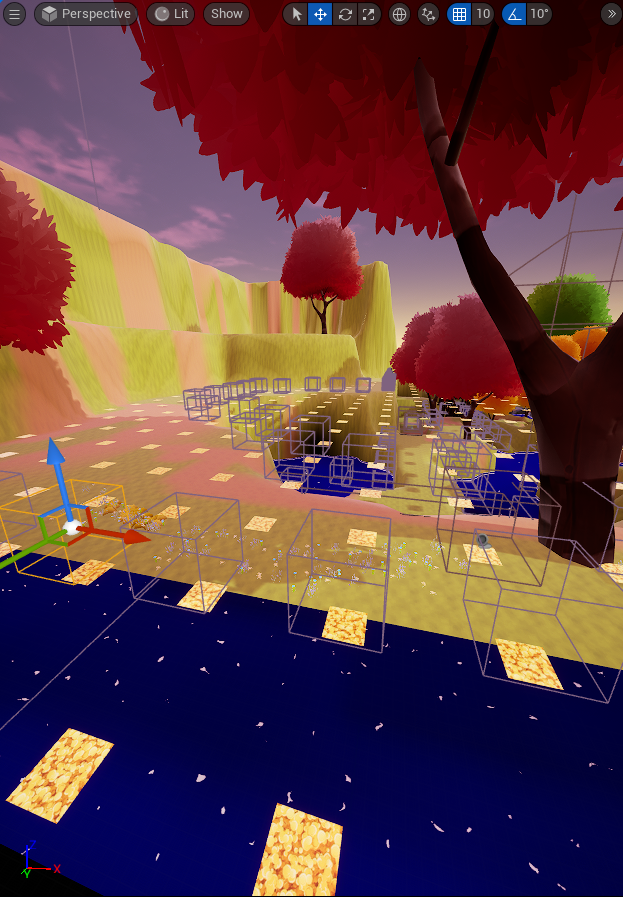The width and height of the screenshot is (623, 897).
Task: Toggle the world coordinate globe icon
Action: click(x=399, y=14)
